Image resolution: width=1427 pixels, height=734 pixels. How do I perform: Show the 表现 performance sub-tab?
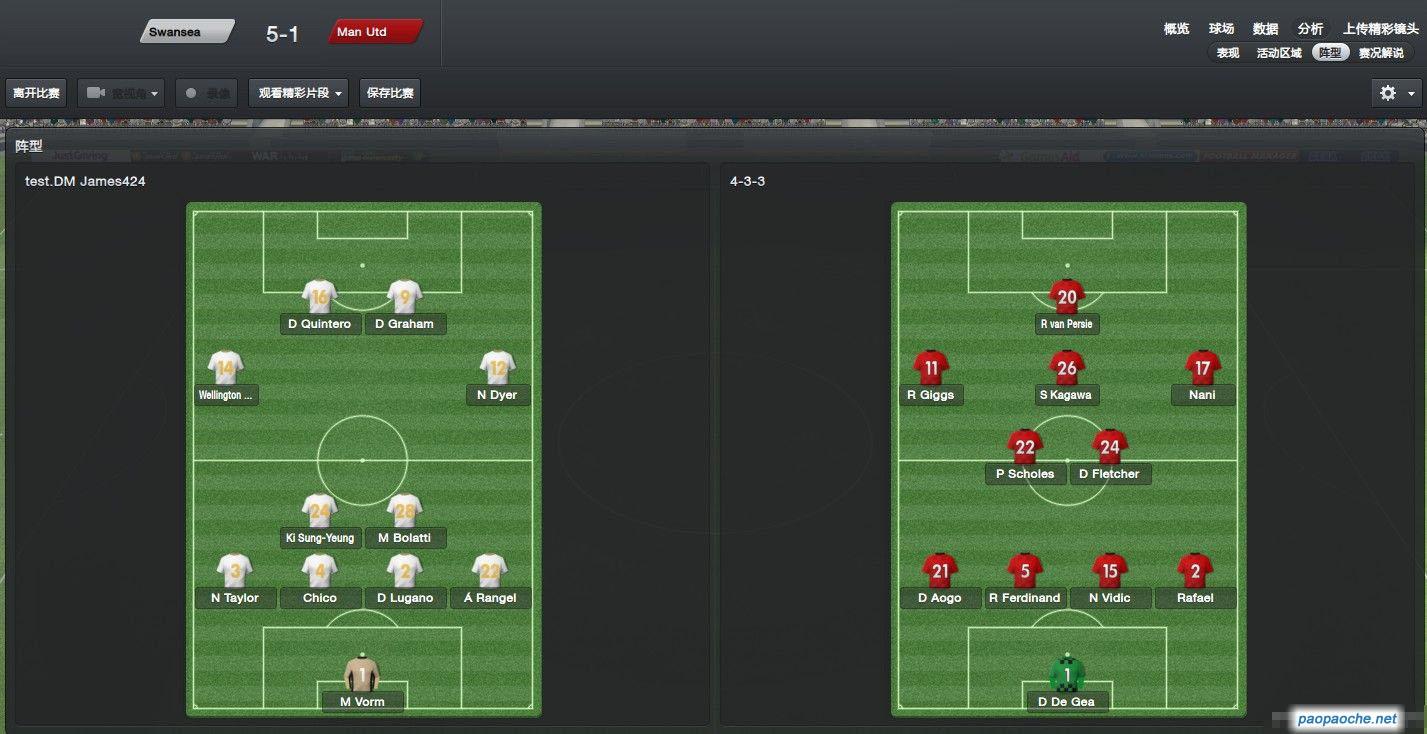point(1228,53)
